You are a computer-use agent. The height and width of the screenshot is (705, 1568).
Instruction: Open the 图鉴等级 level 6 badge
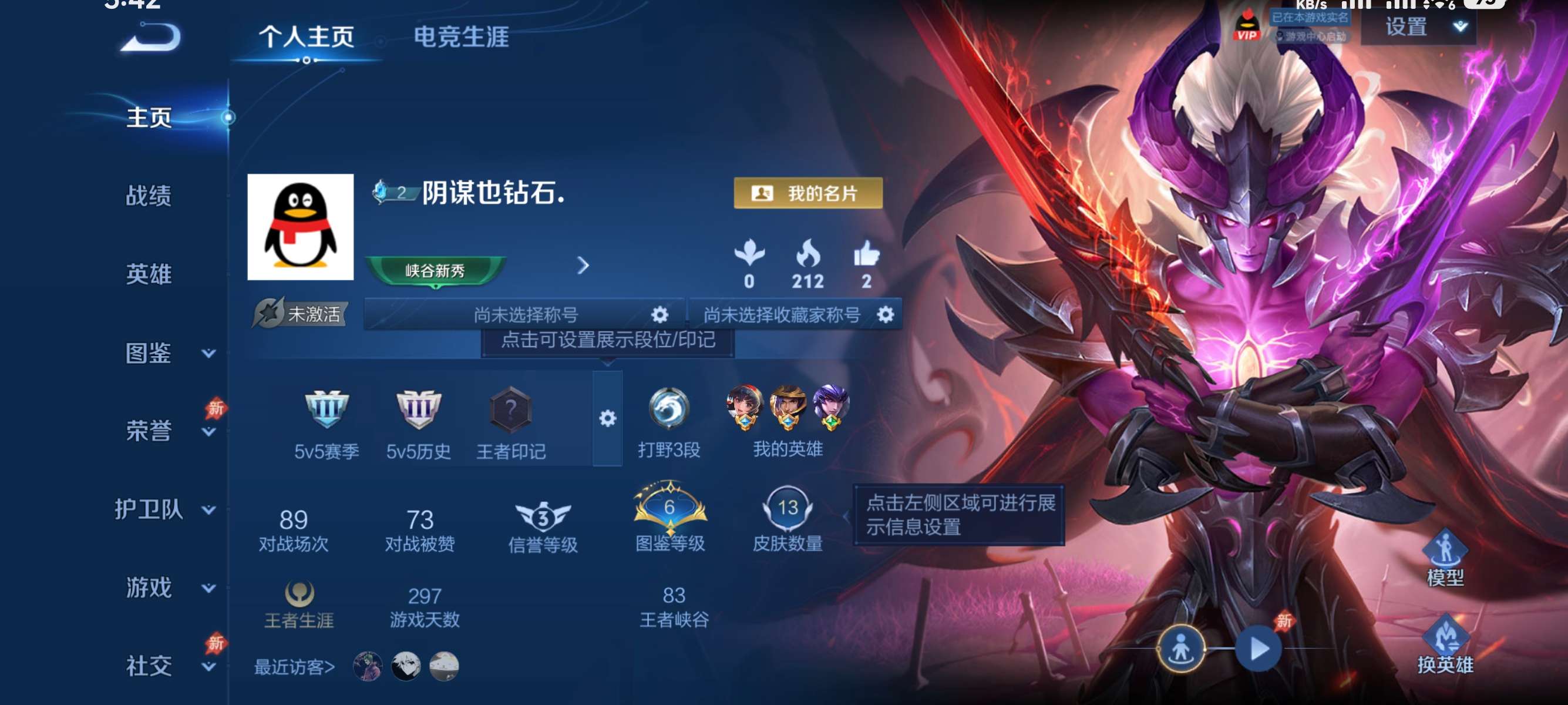coord(668,511)
